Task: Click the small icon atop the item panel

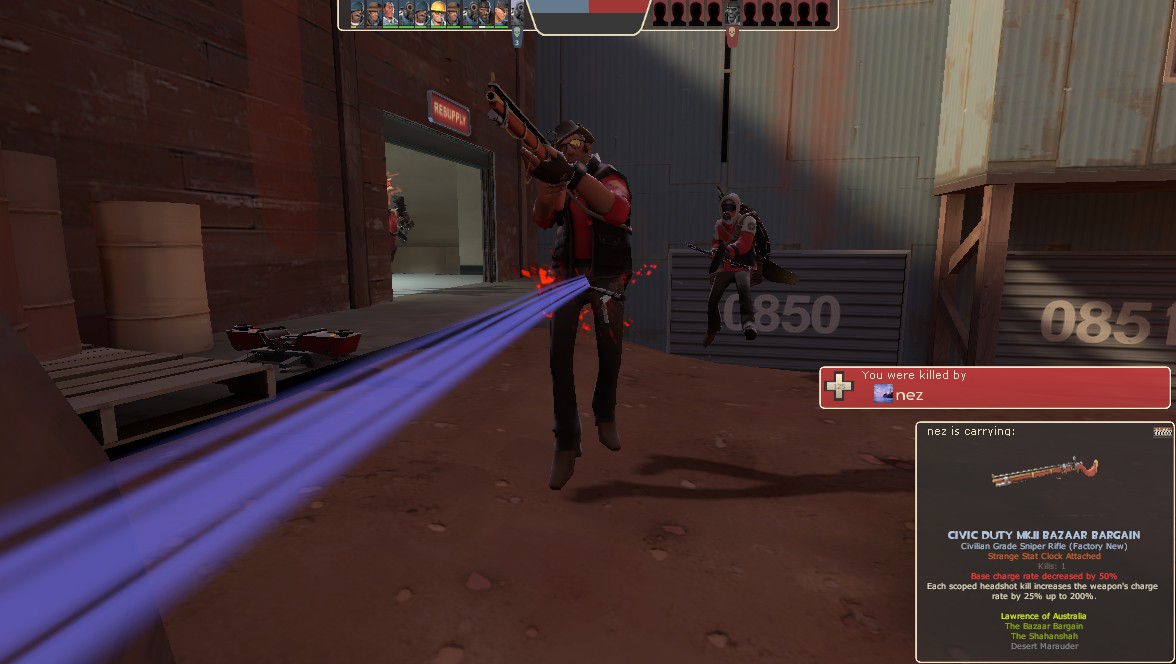Action: click(1161, 431)
